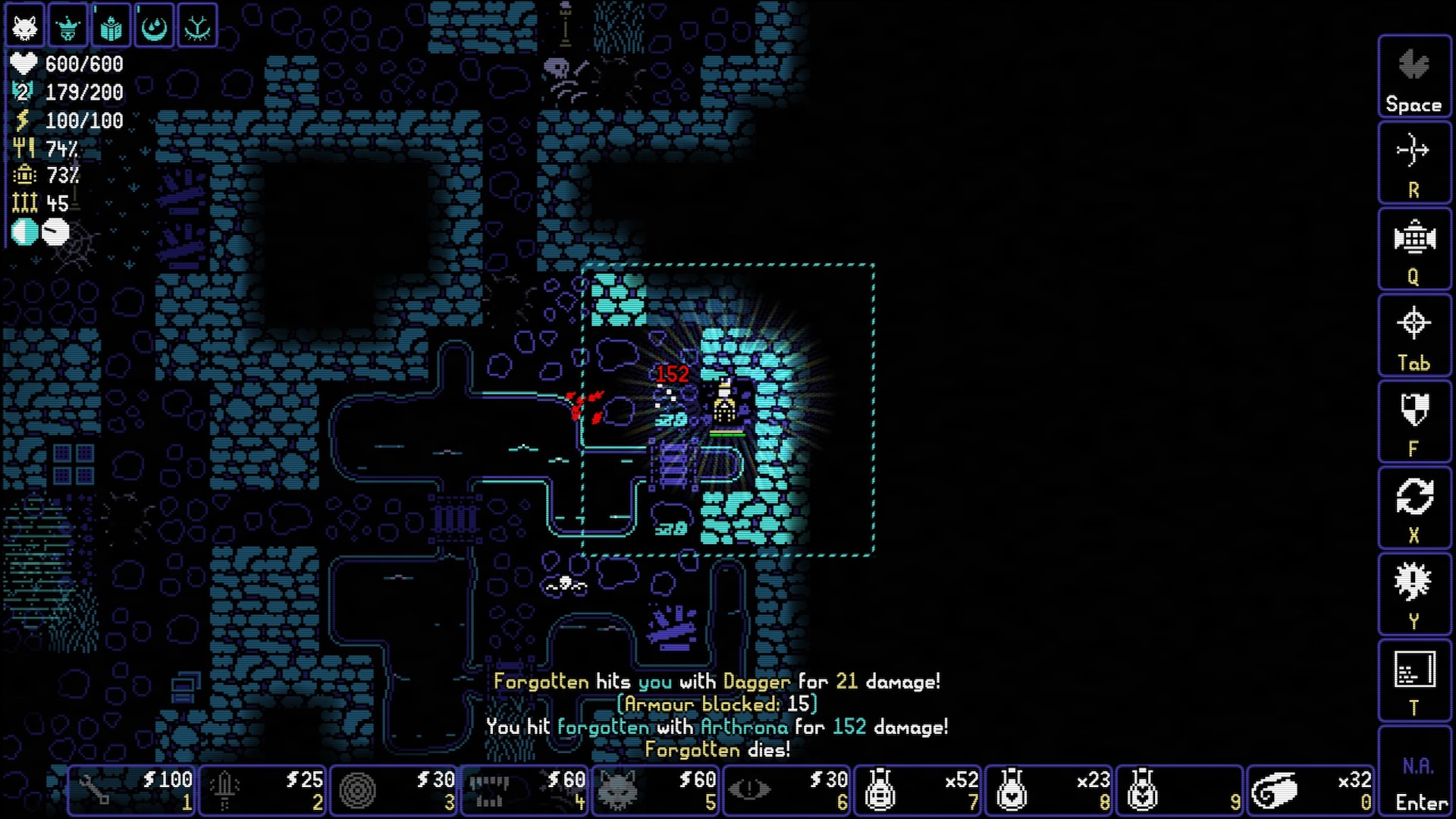Select the crescent moon droplets icon
Image resolution: width=1456 pixels, height=819 pixels.
tap(155, 27)
